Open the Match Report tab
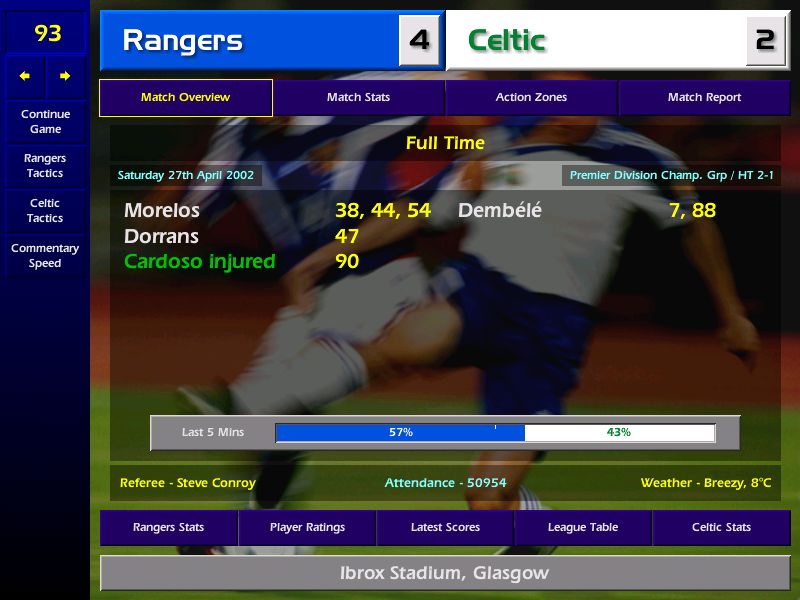 (x=704, y=98)
